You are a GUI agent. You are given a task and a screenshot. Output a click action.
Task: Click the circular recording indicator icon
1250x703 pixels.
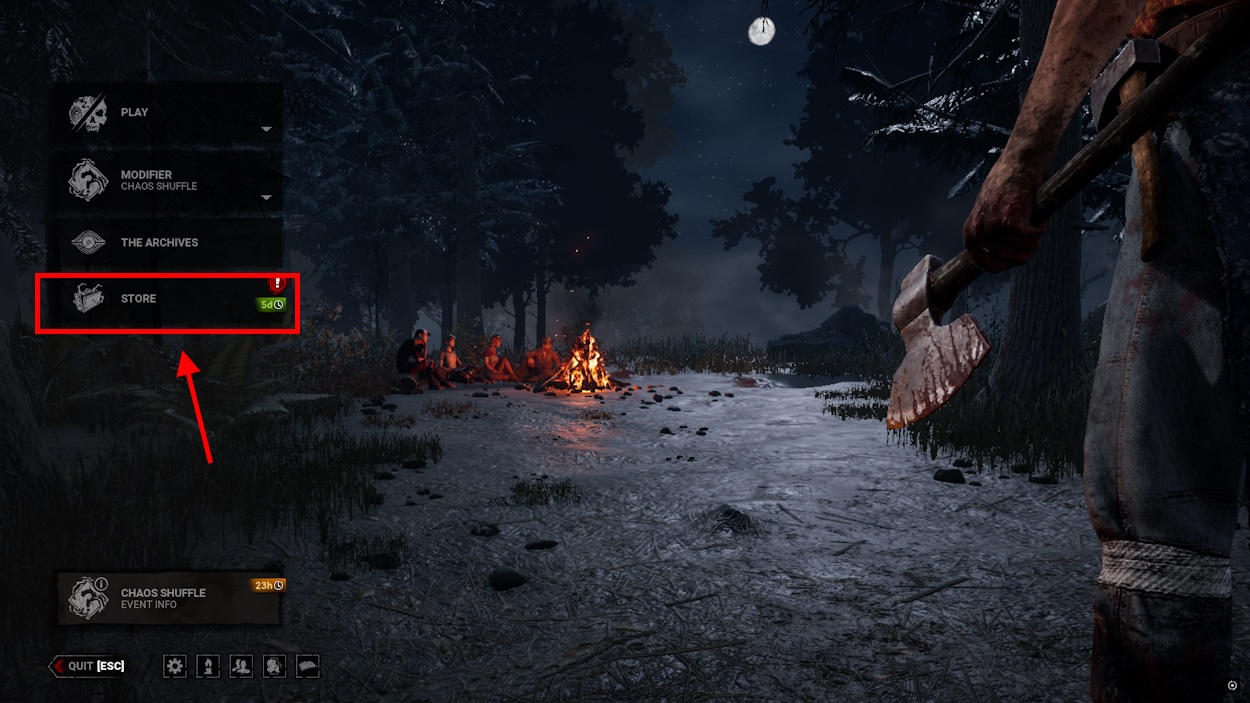point(1232,685)
